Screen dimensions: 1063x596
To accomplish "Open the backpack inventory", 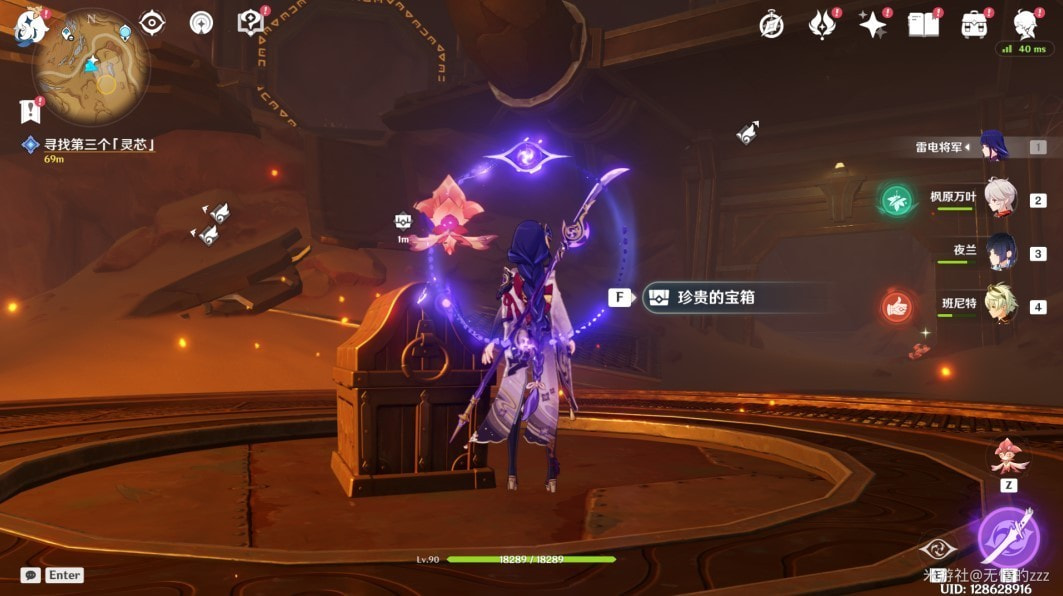I will pyautogui.click(x=974, y=24).
